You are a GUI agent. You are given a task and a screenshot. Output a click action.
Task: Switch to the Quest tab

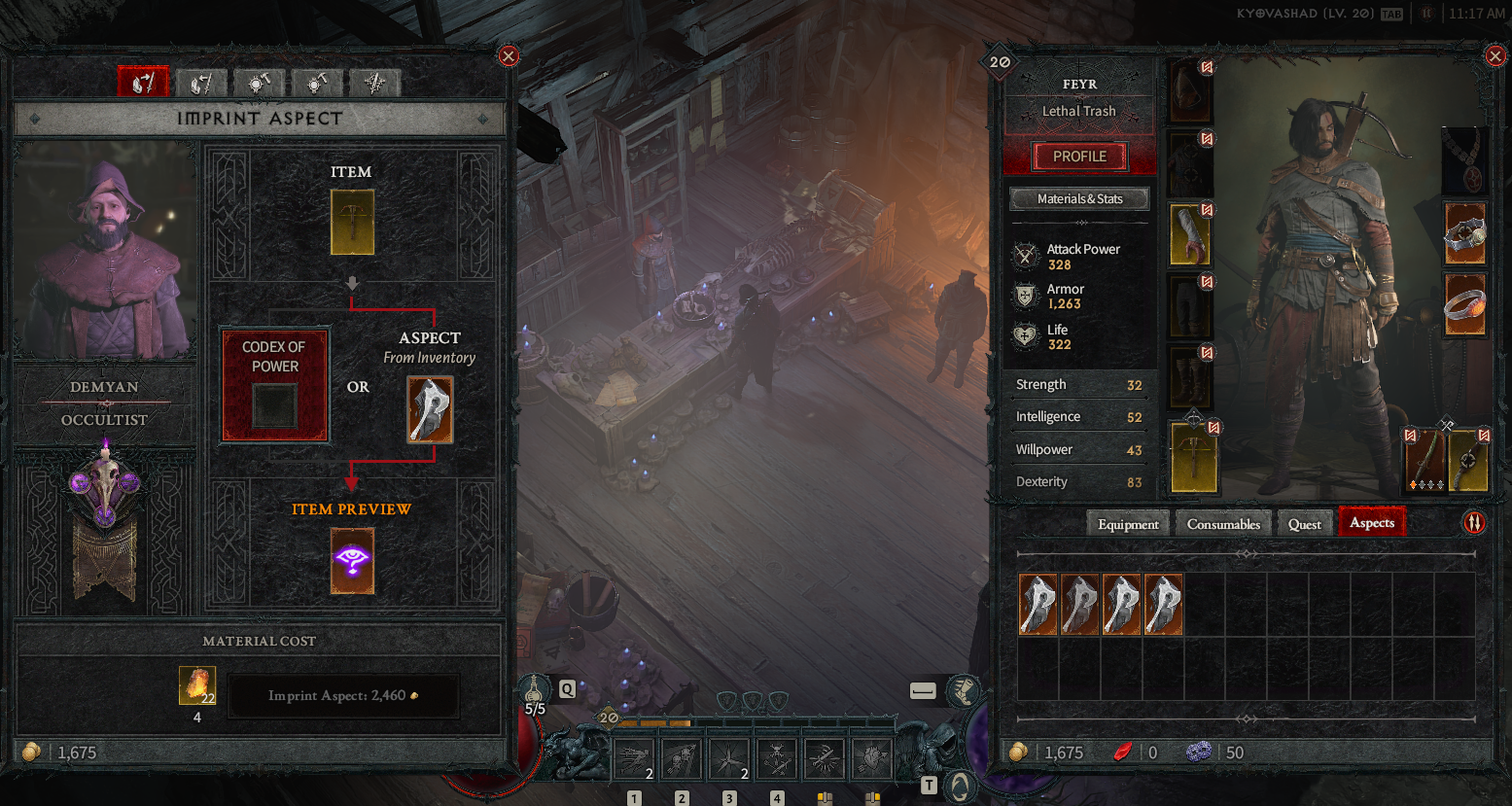(x=1304, y=524)
